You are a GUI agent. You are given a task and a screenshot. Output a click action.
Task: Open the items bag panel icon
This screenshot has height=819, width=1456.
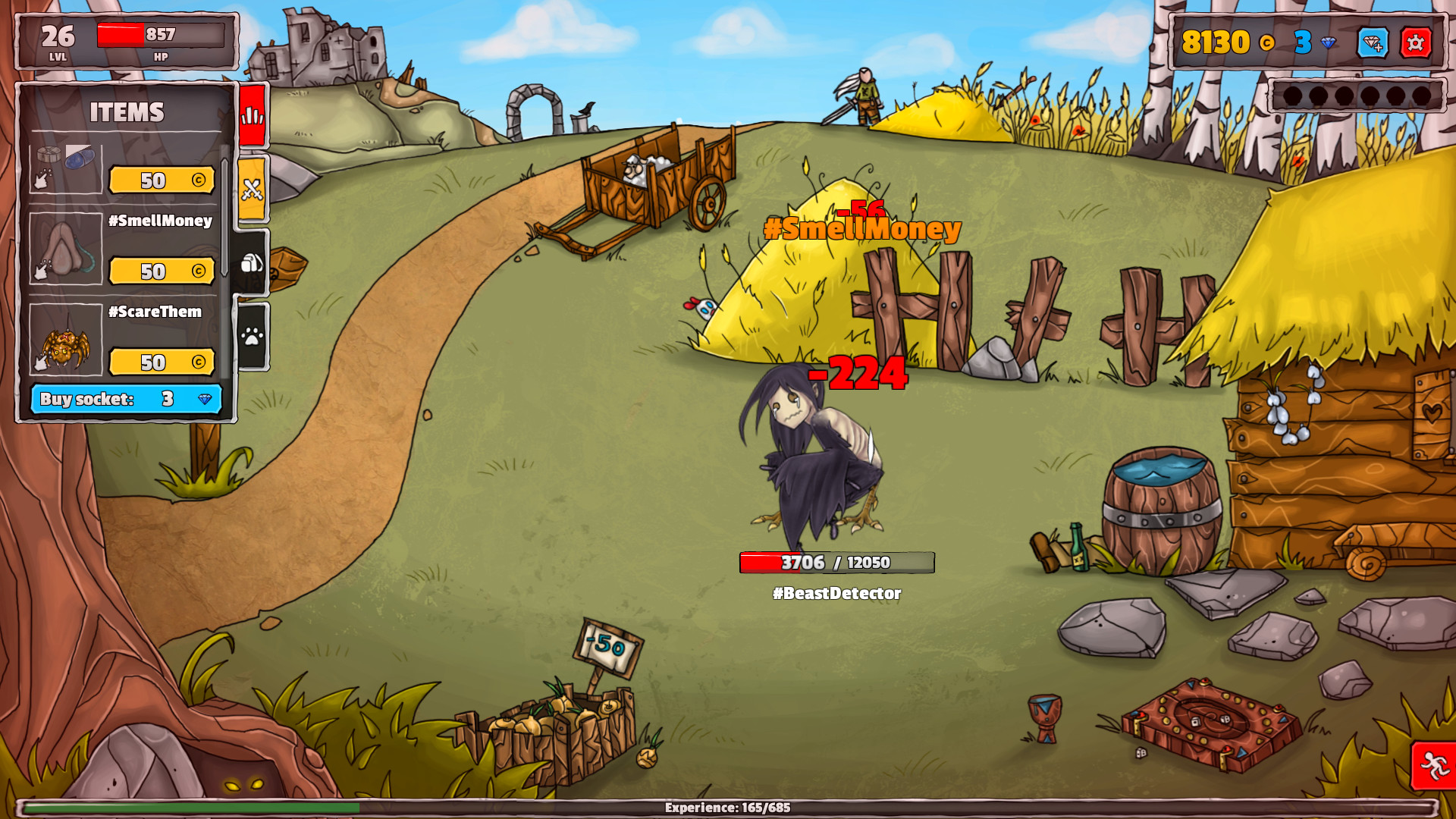[252, 262]
